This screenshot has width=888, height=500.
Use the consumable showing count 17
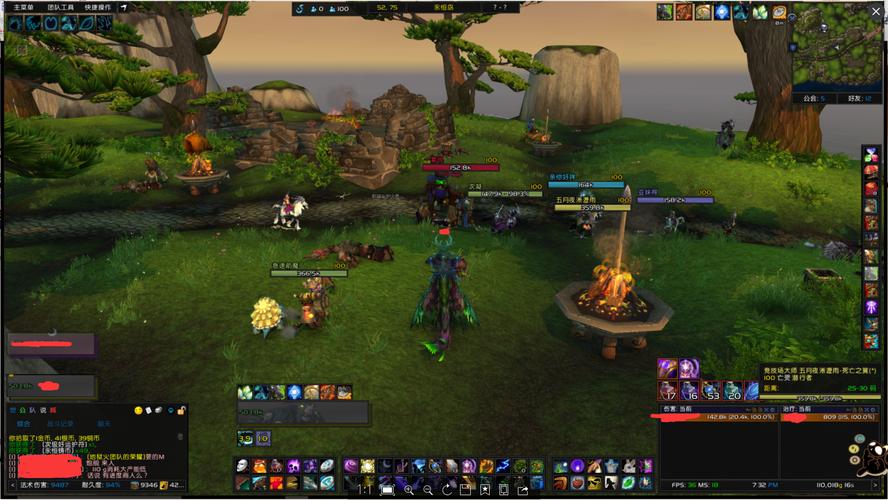pyautogui.click(x=667, y=390)
